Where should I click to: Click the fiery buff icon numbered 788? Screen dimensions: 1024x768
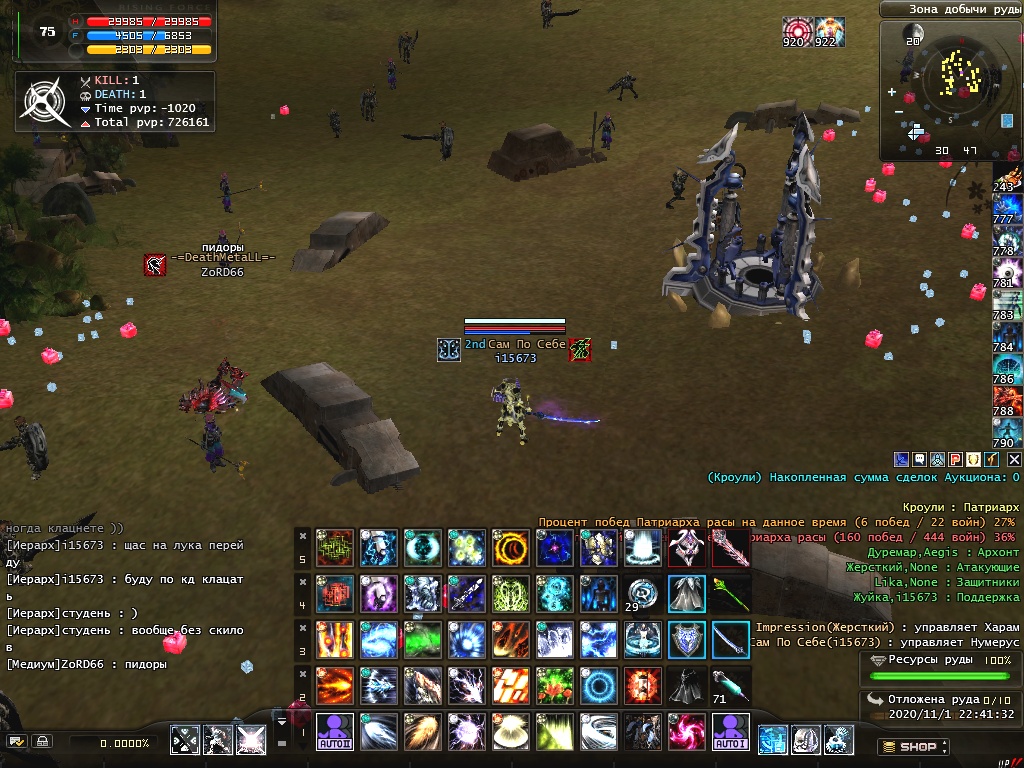tap(1005, 399)
